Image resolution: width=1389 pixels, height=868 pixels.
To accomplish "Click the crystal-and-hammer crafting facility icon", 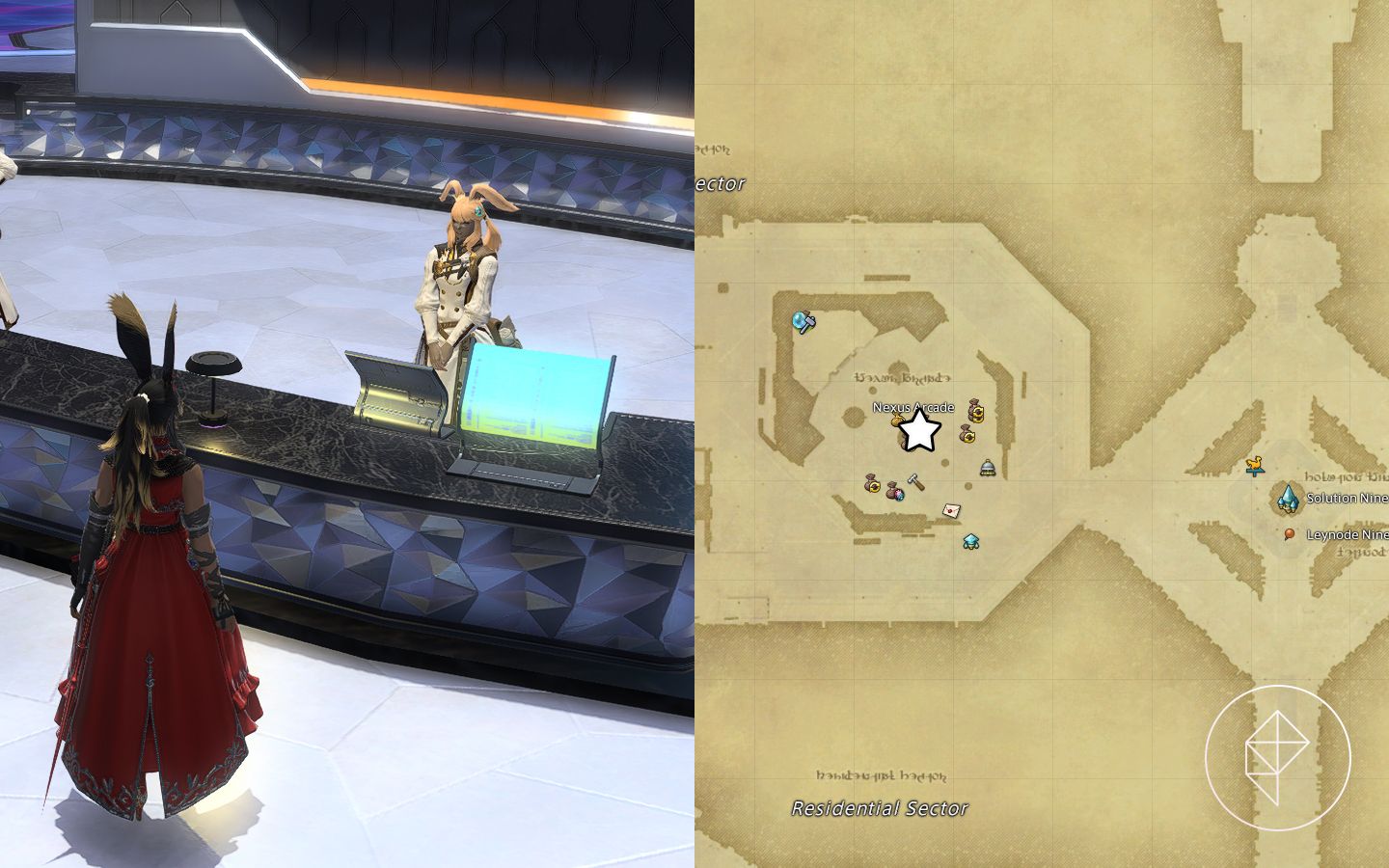I will pyautogui.click(x=803, y=321).
